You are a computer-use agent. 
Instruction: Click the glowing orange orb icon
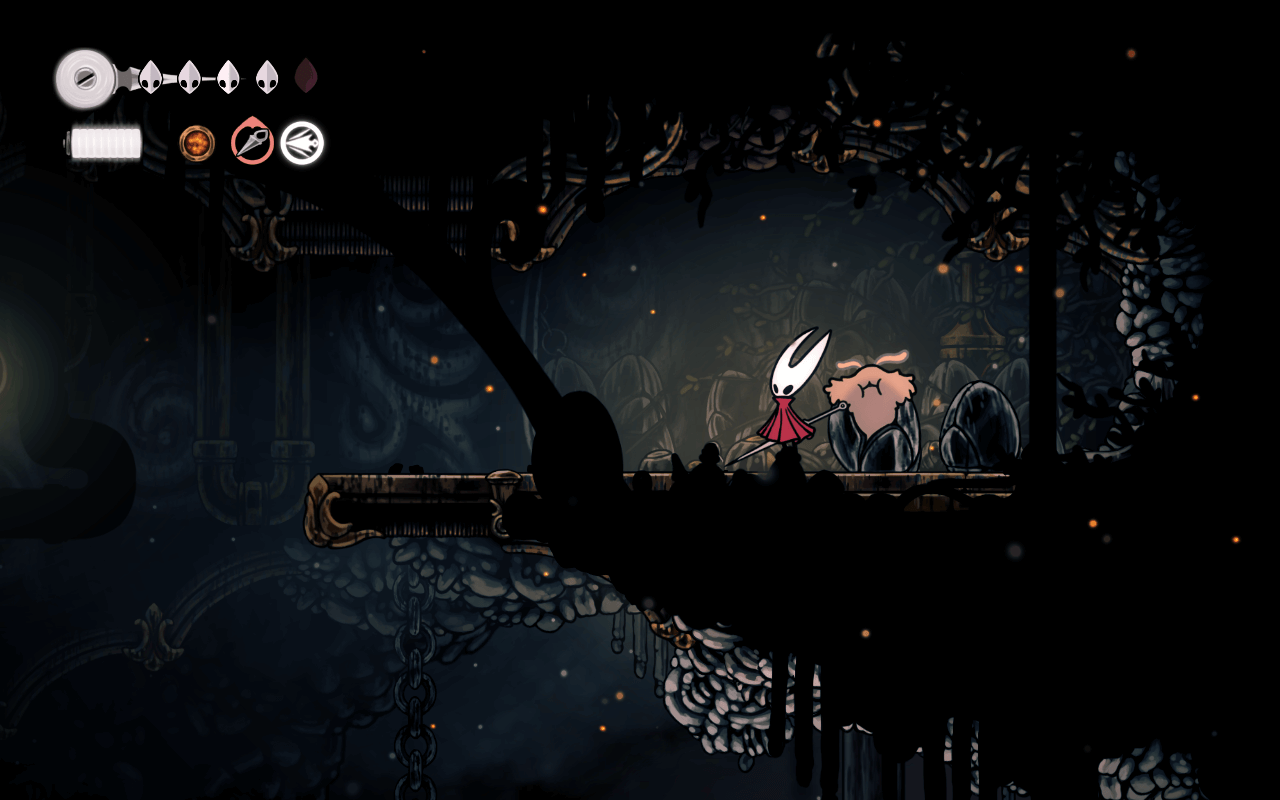pos(197,143)
